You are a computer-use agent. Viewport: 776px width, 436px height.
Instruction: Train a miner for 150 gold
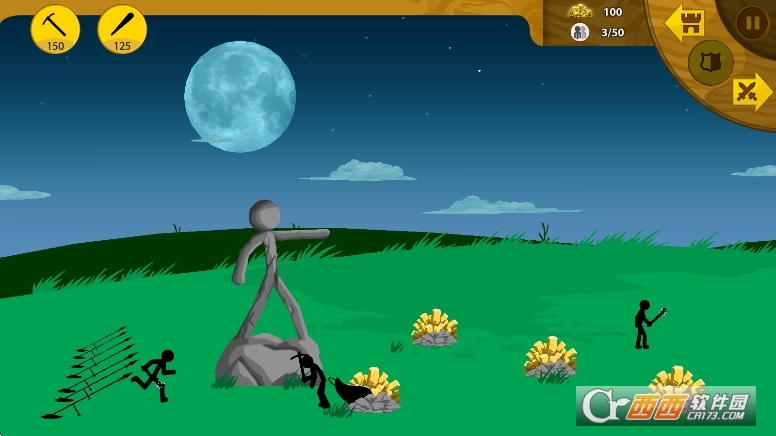55,28
